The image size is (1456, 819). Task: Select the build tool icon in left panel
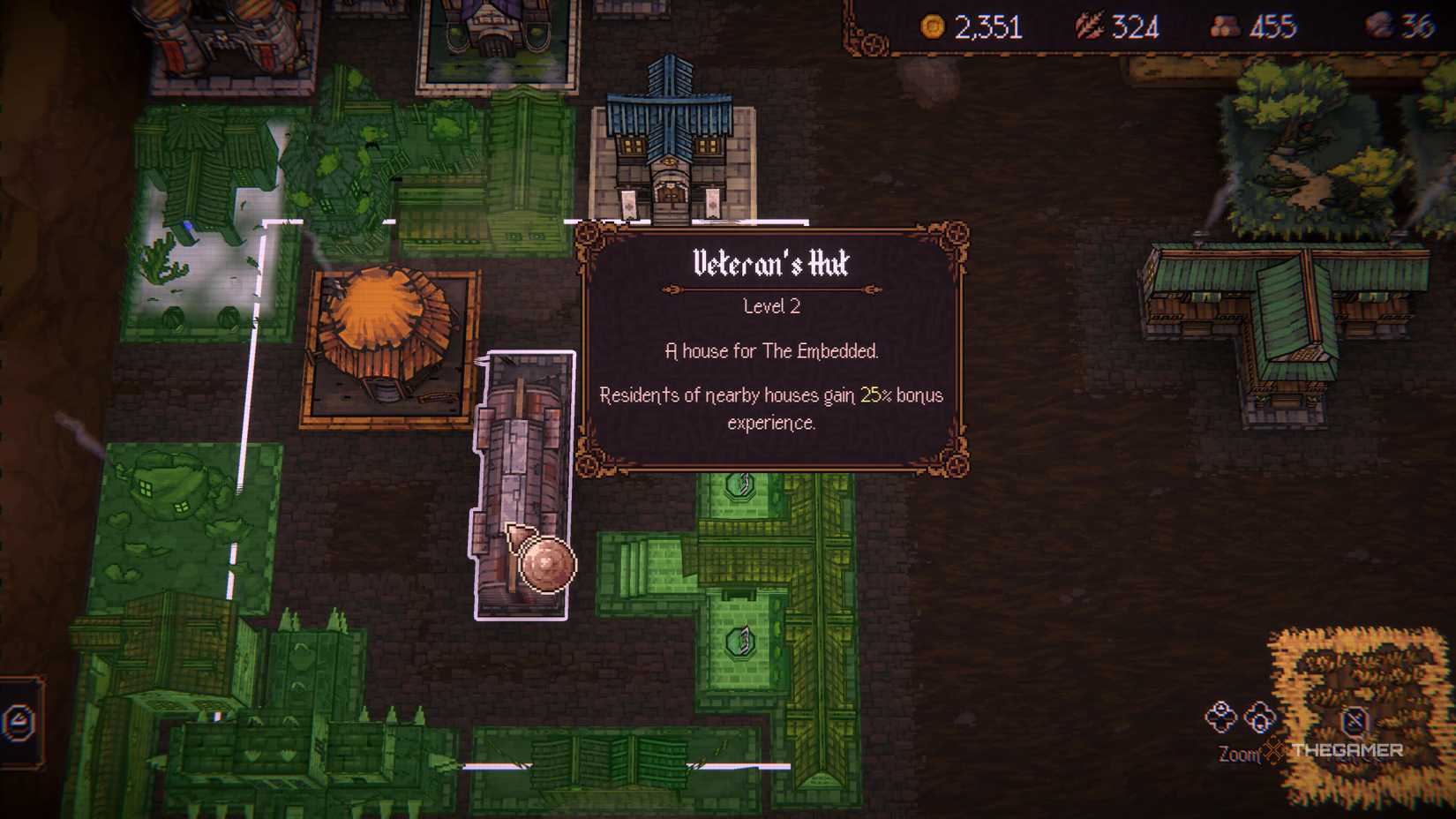pyautogui.click(x=16, y=722)
